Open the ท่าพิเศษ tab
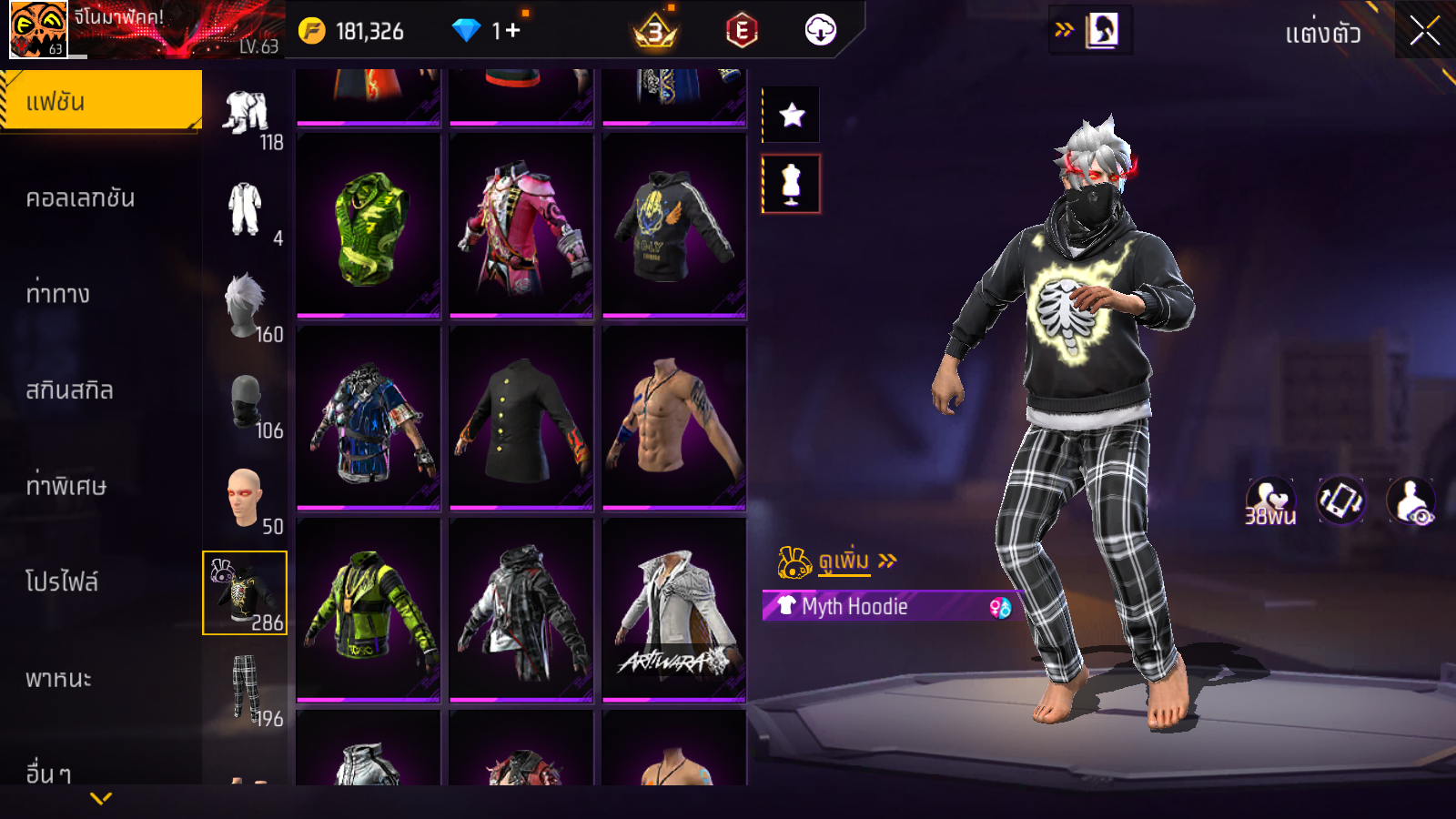Viewport: 1456px width, 819px height. click(x=66, y=486)
